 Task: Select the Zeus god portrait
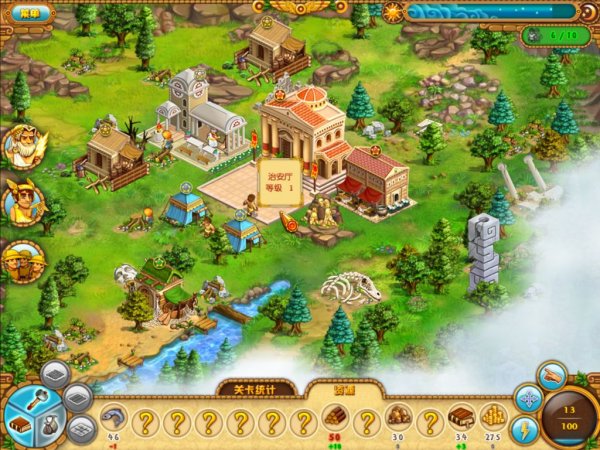[x=22, y=147]
